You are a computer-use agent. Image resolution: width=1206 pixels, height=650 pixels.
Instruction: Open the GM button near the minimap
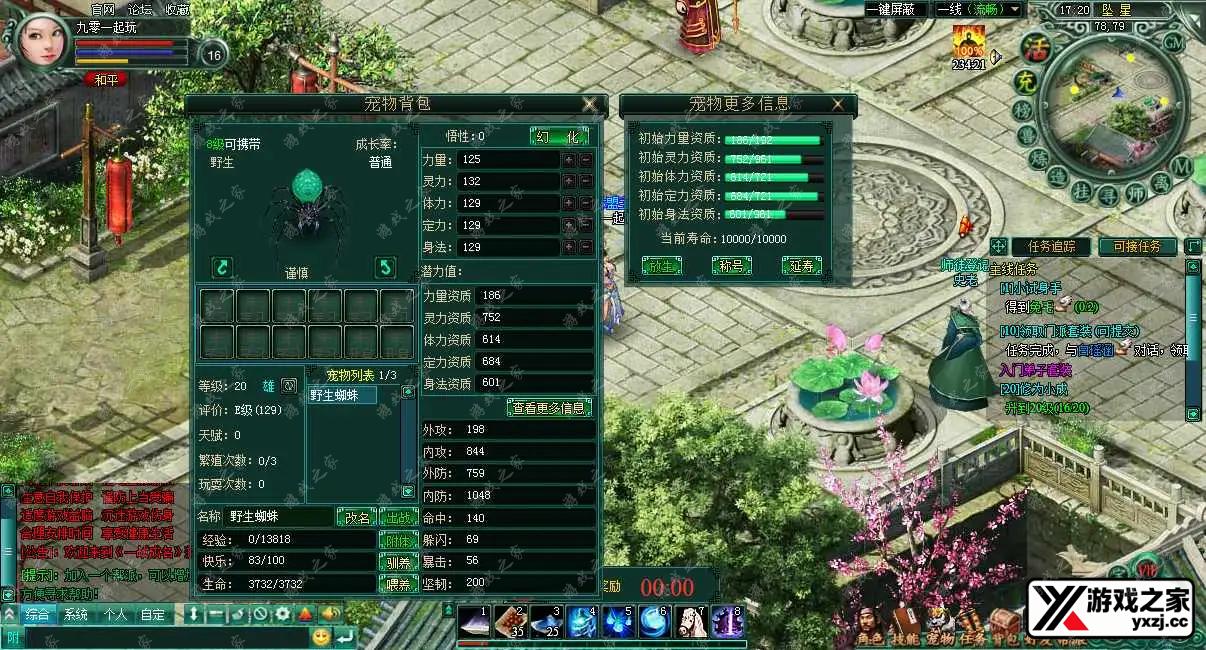point(1174,44)
